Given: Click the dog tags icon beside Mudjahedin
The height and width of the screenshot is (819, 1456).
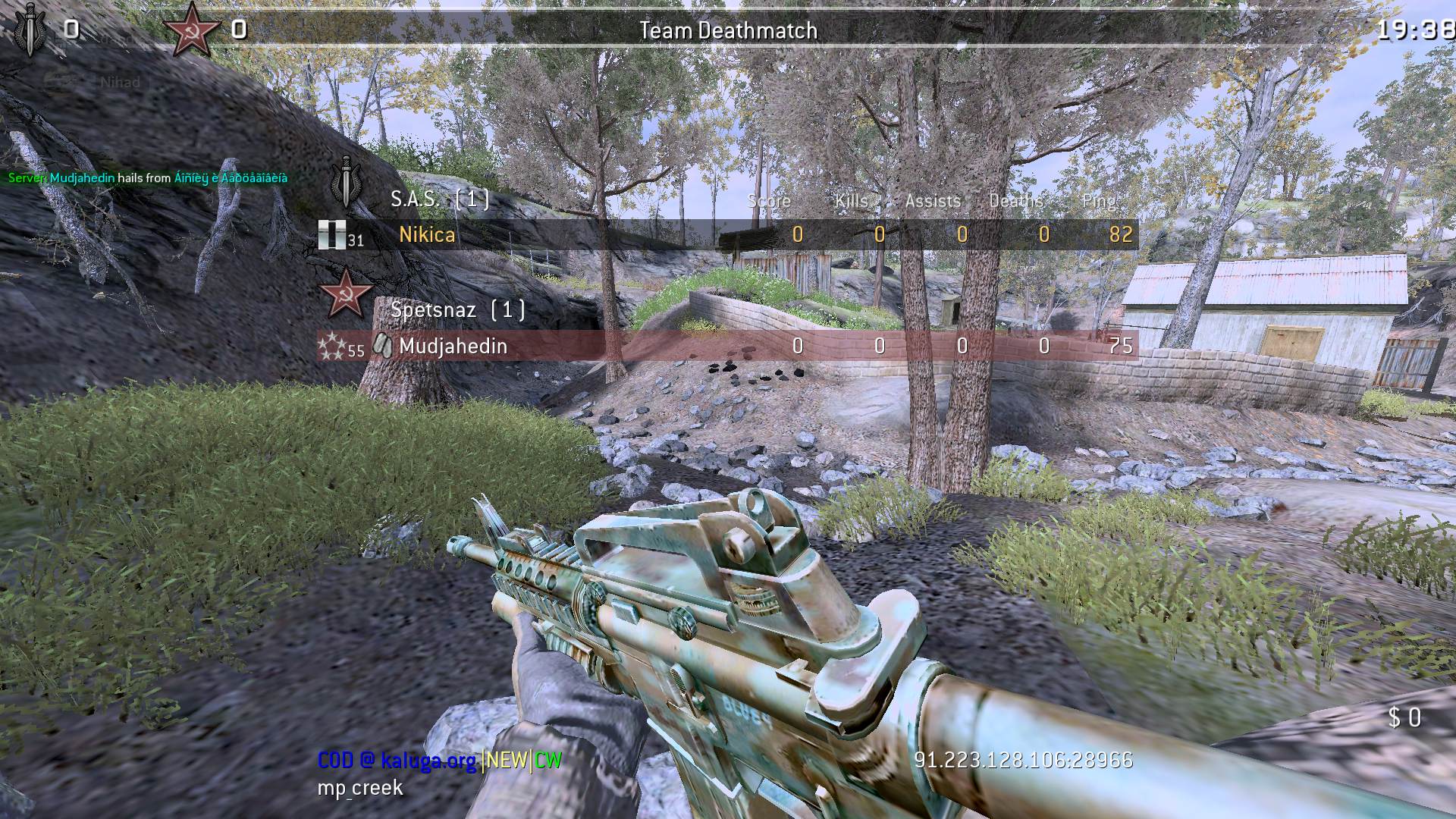Looking at the screenshot, I should point(383,345).
